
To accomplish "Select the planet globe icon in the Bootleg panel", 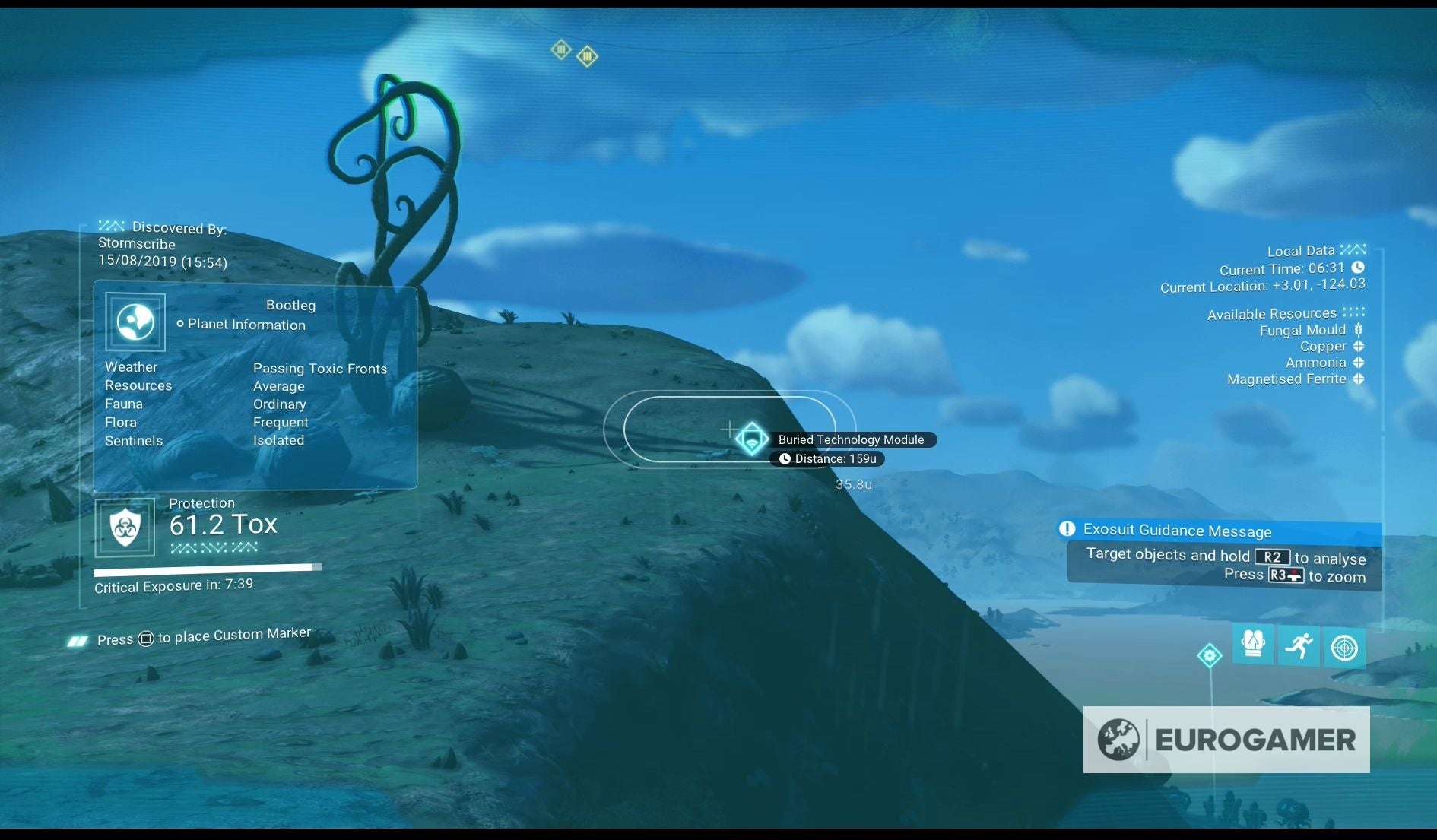I will tap(135, 322).
